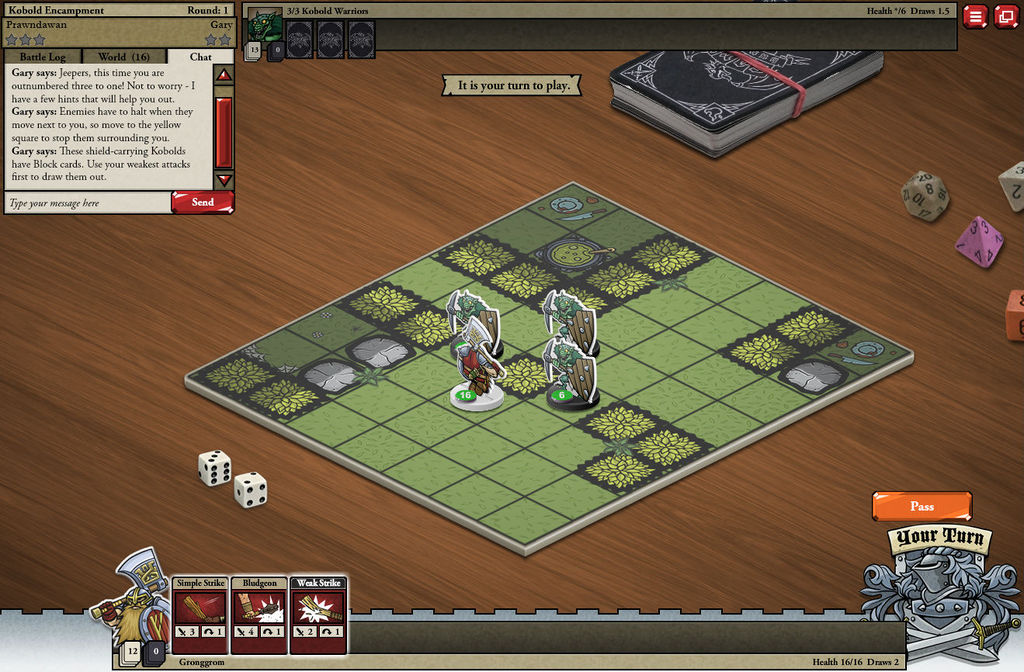Toggle the red window mode button
1024x672 pixels.
click(1005, 16)
